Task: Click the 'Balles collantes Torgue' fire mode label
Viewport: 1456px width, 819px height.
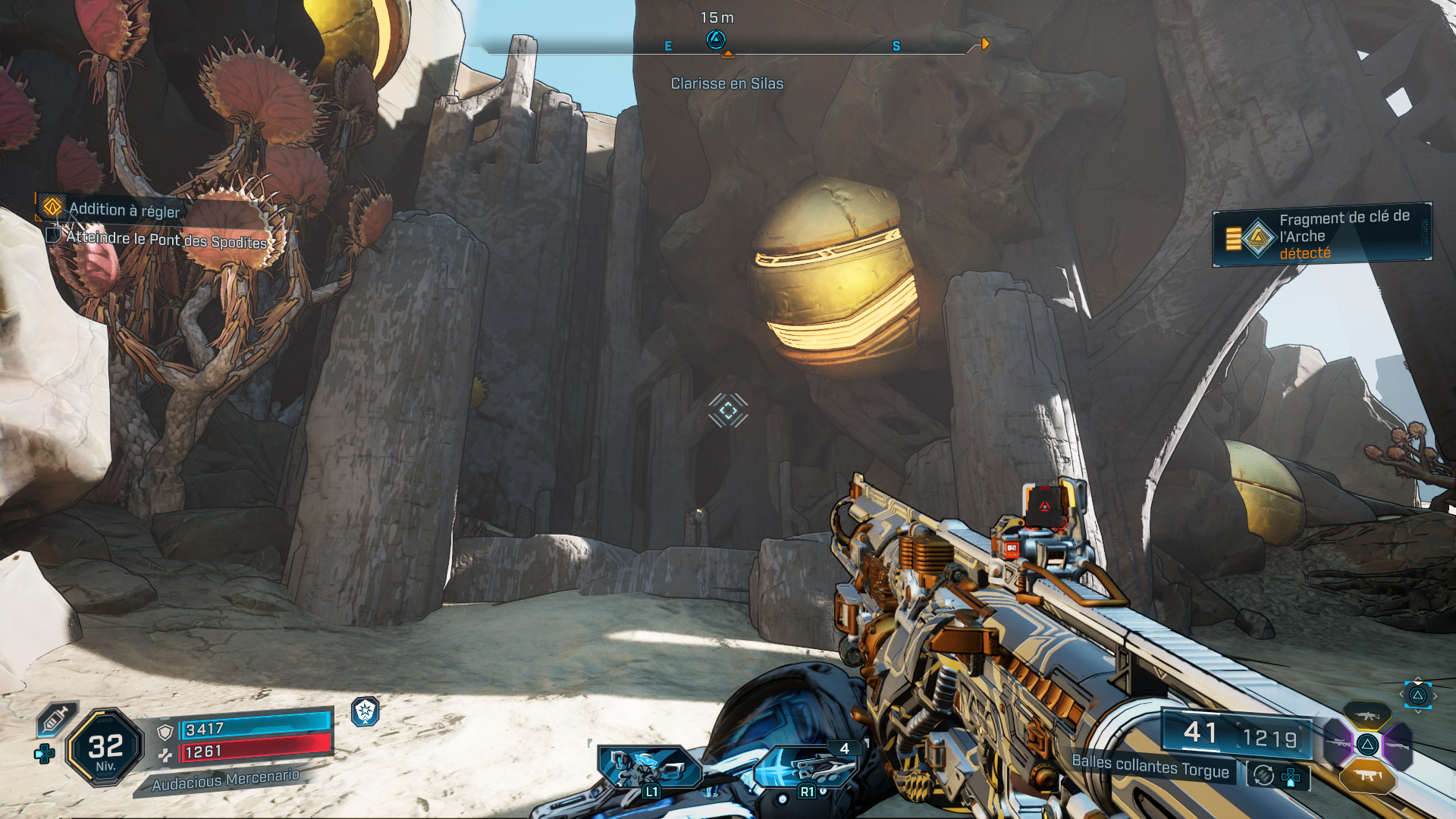Action: (x=1150, y=767)
